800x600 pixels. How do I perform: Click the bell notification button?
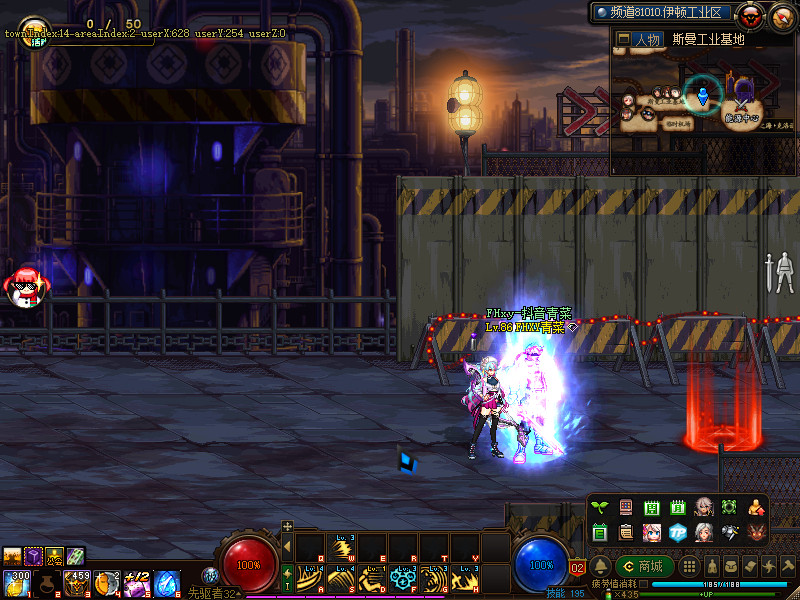point(601,566)
